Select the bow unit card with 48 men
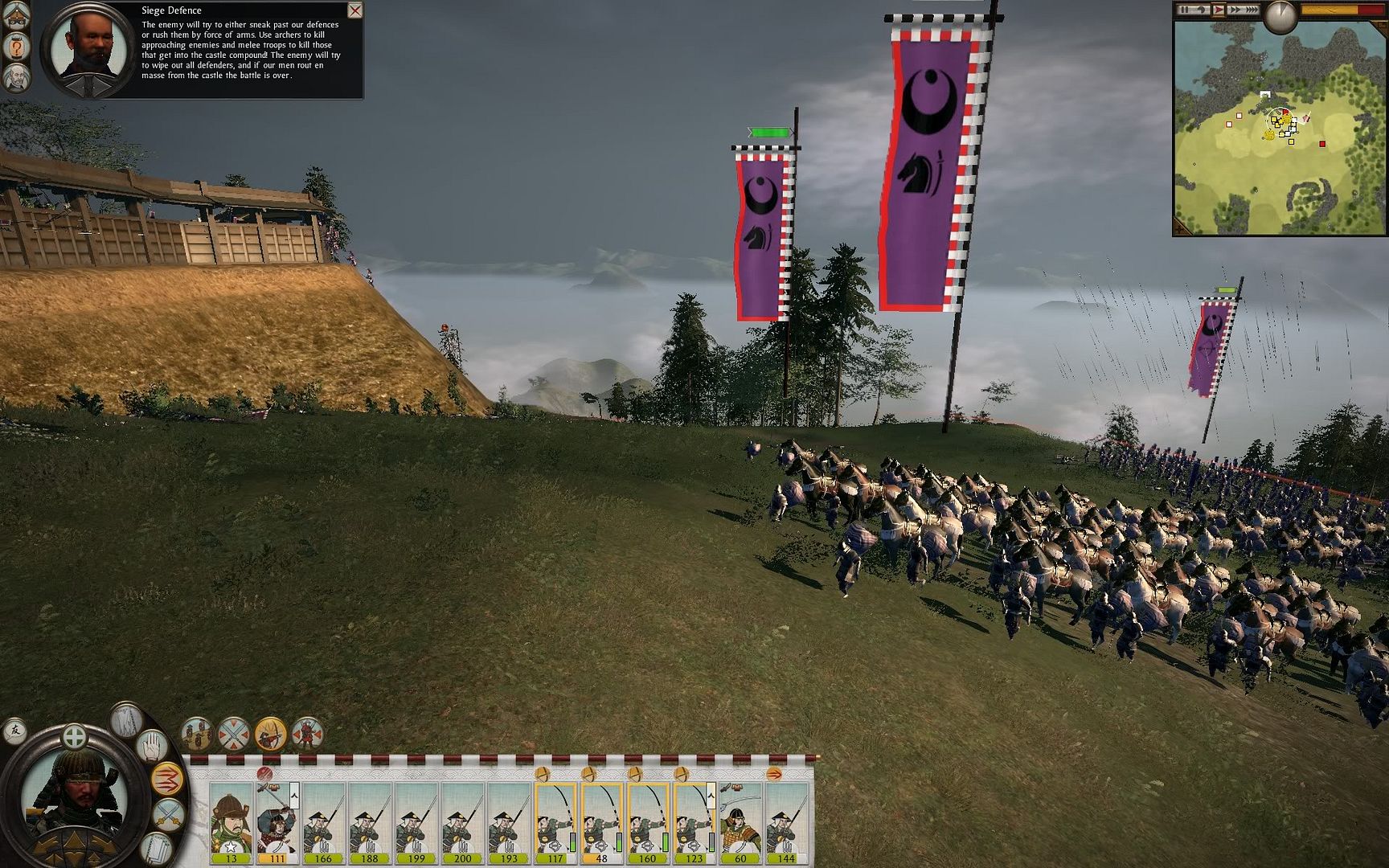Viewport: 1389px width, 868px height. 601,821
